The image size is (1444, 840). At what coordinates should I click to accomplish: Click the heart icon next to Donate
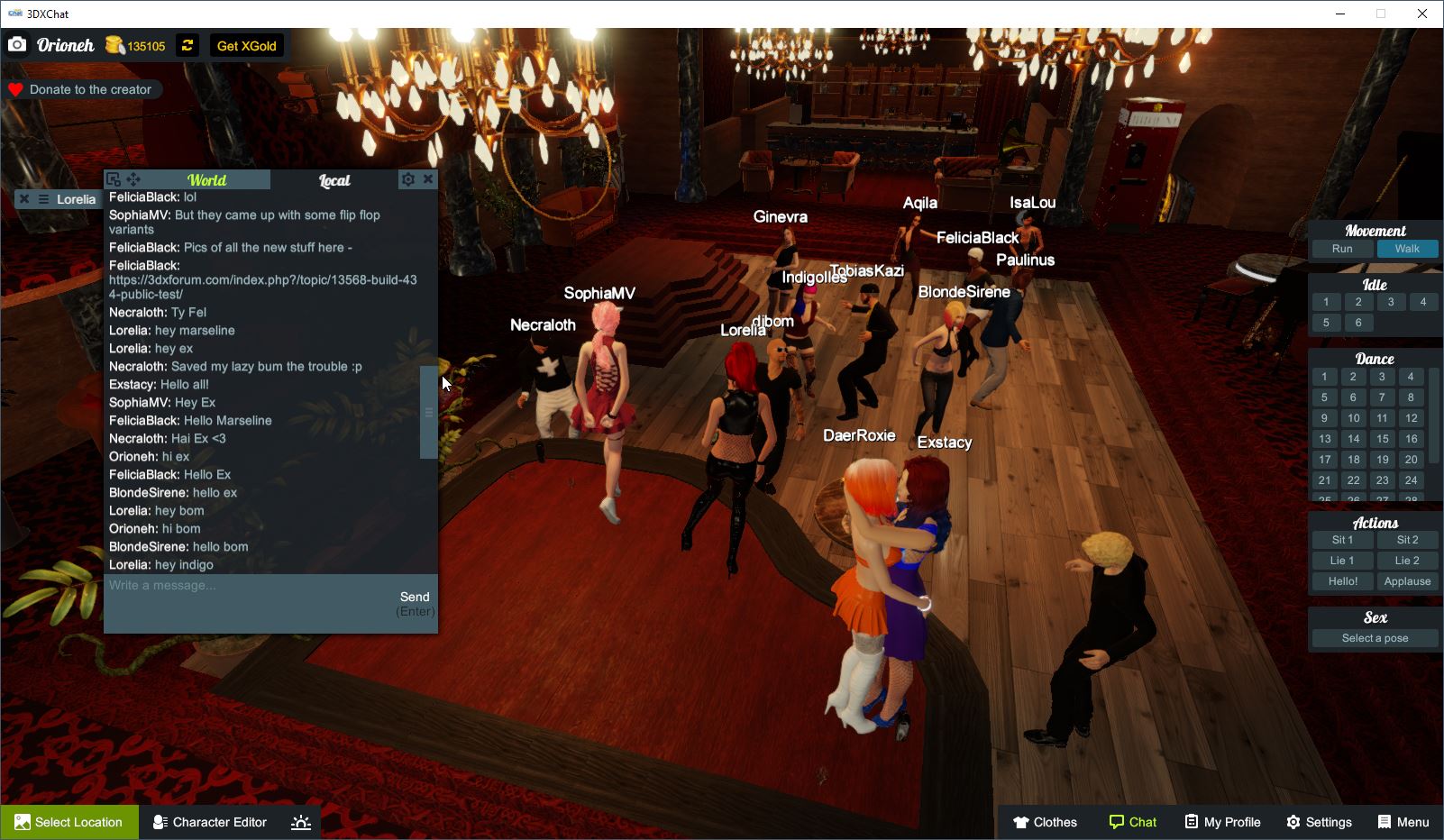click(x=14, y=88)
